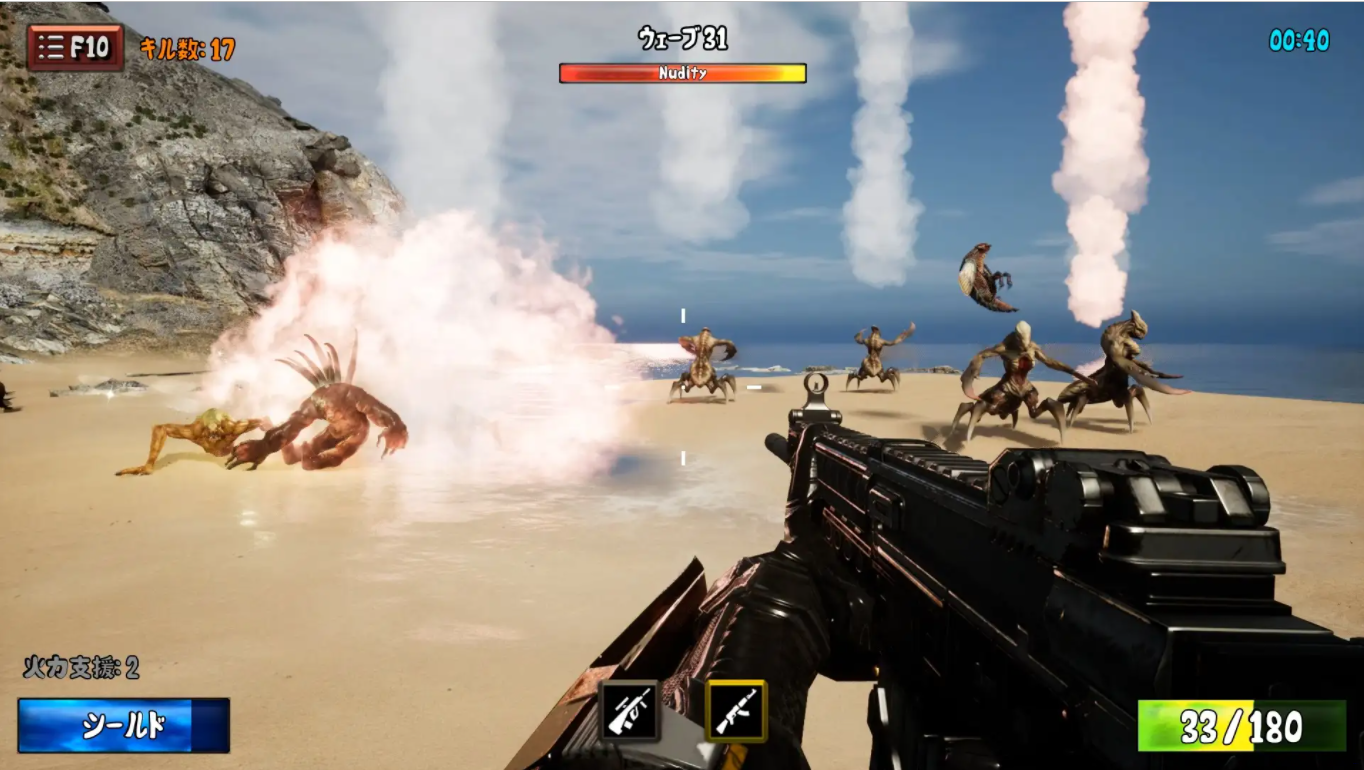Activate the blue シールド shield button
The image size is (1364, 770).
pos(124,726)
